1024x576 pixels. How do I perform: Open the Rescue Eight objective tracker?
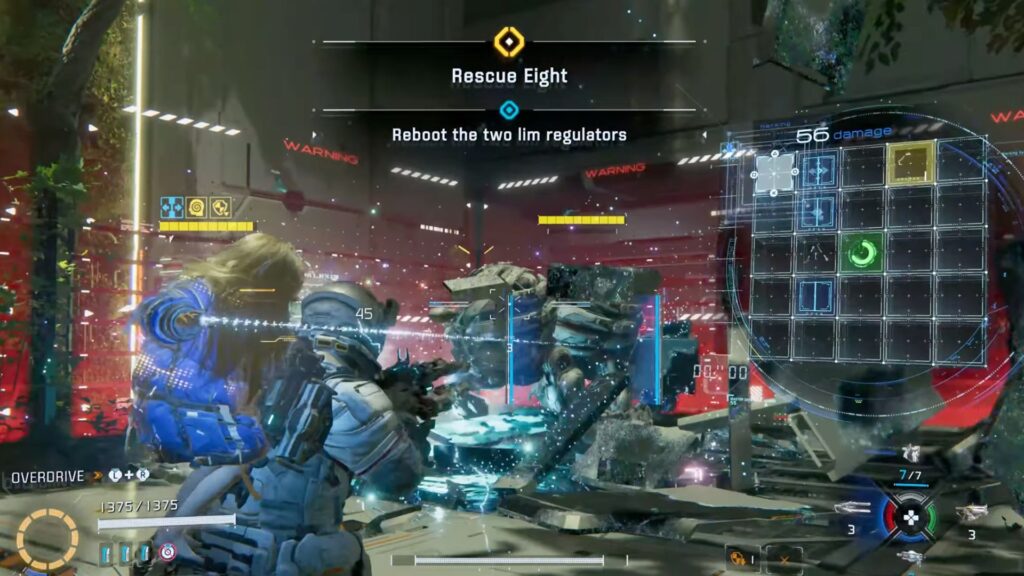(x=509, y=75)
